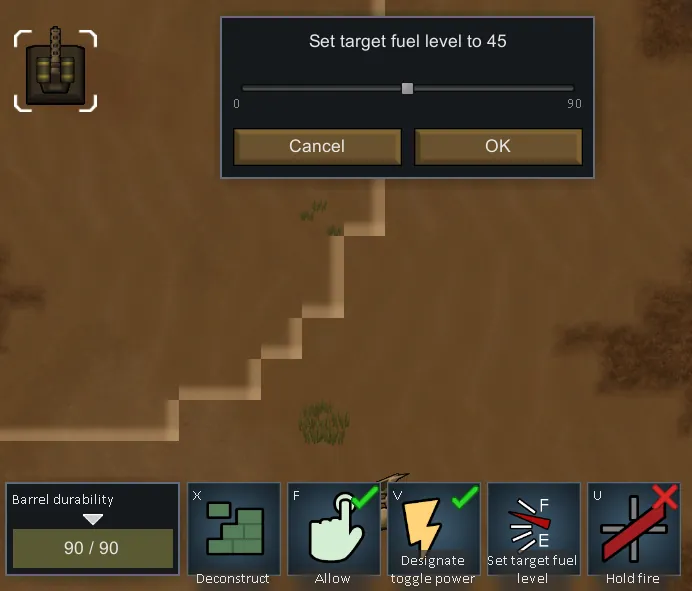
Task: Toggle the Allow command
Action: (x=333, y=530)
